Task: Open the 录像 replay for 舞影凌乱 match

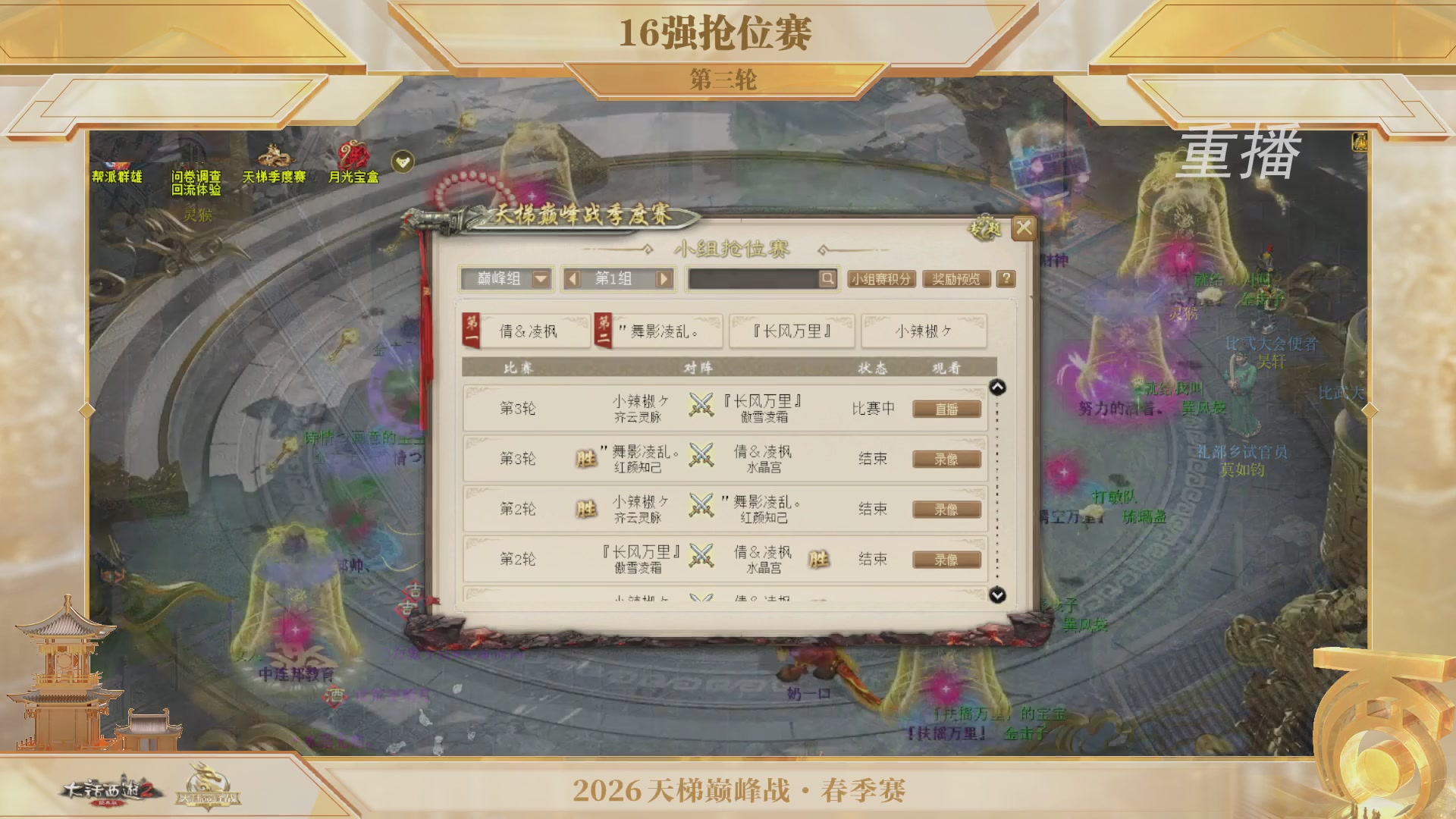Action: (x=946, y=459)
